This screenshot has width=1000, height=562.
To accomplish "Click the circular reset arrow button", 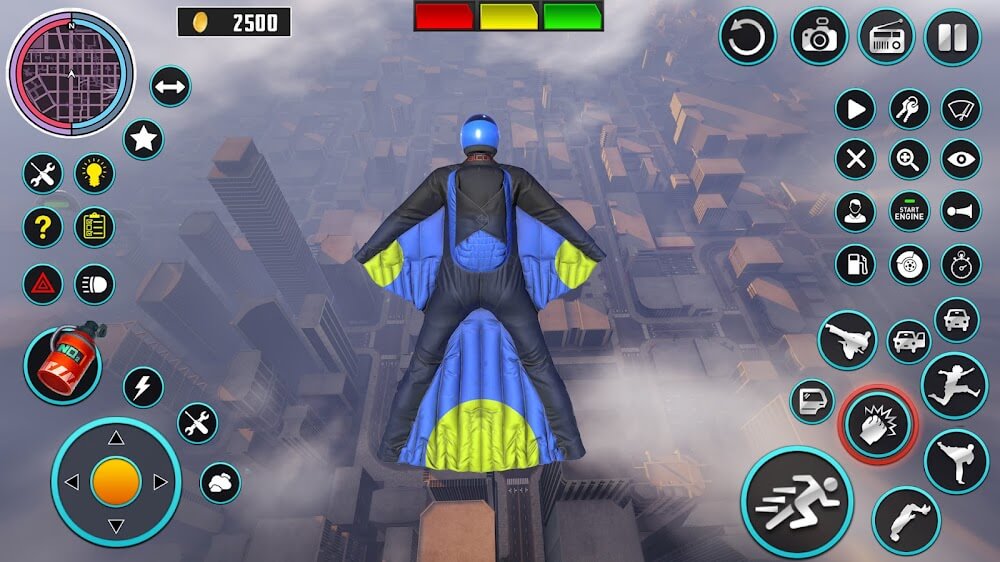I will pos(747,37).
